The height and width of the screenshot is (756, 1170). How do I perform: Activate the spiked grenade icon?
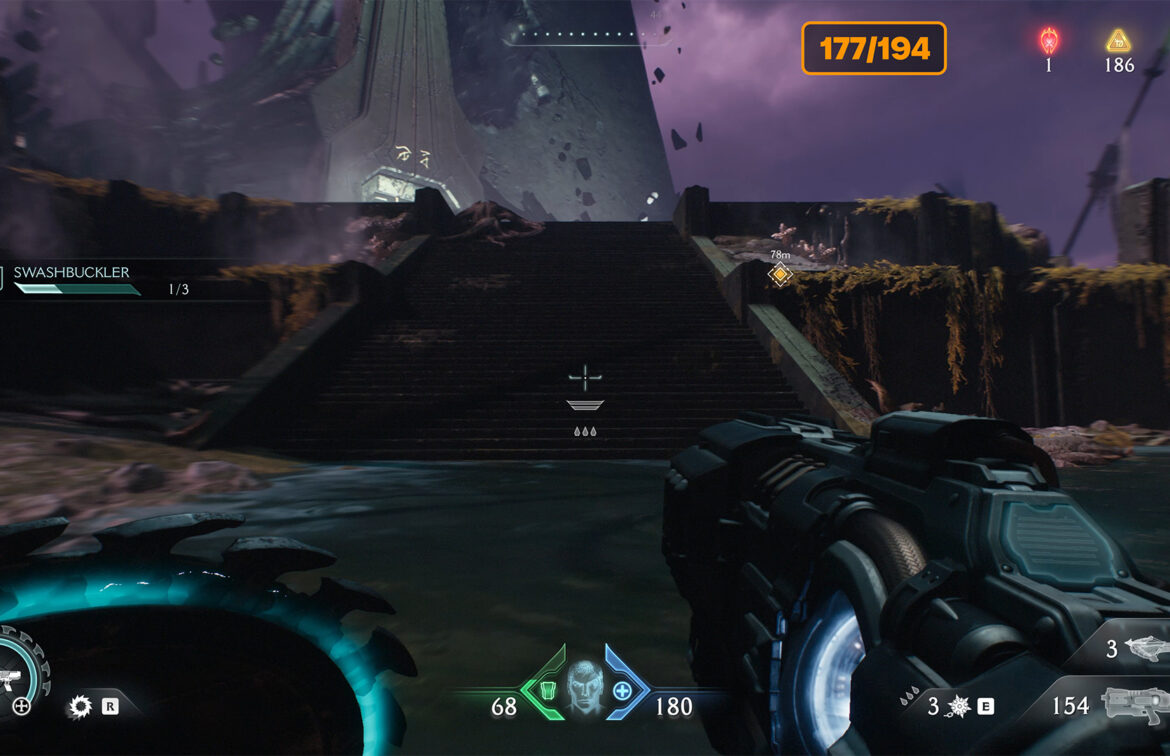tap(959, 707)
